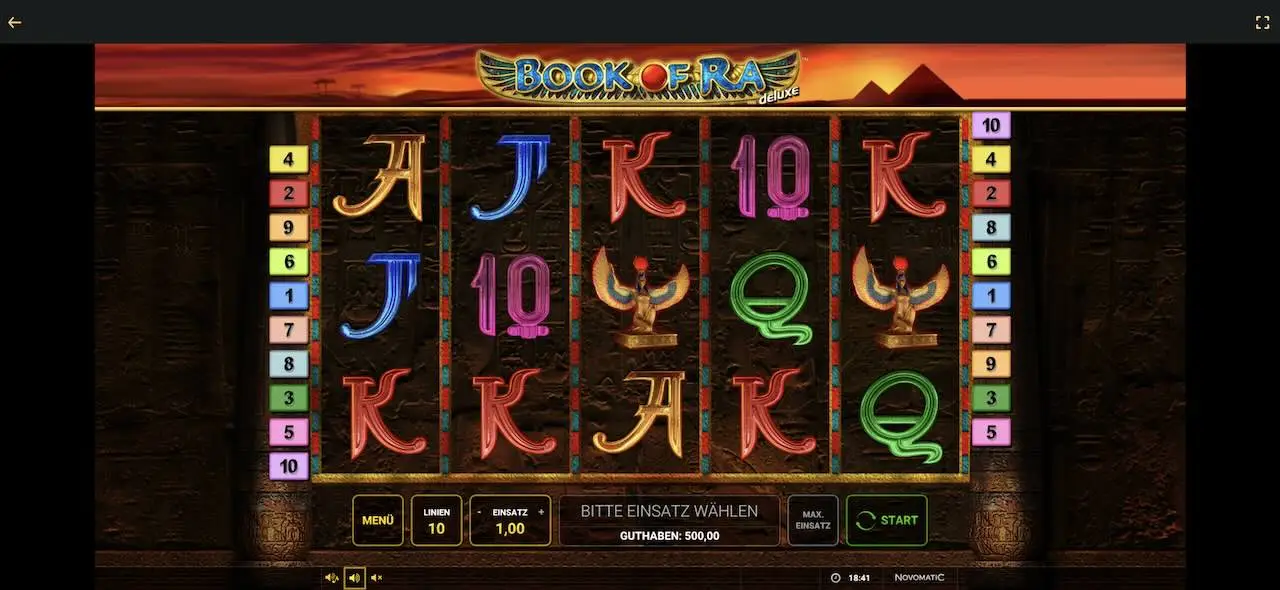1280x590 pixels.
Task: Enable the sound with music note option
Action: tap(331, 577)
